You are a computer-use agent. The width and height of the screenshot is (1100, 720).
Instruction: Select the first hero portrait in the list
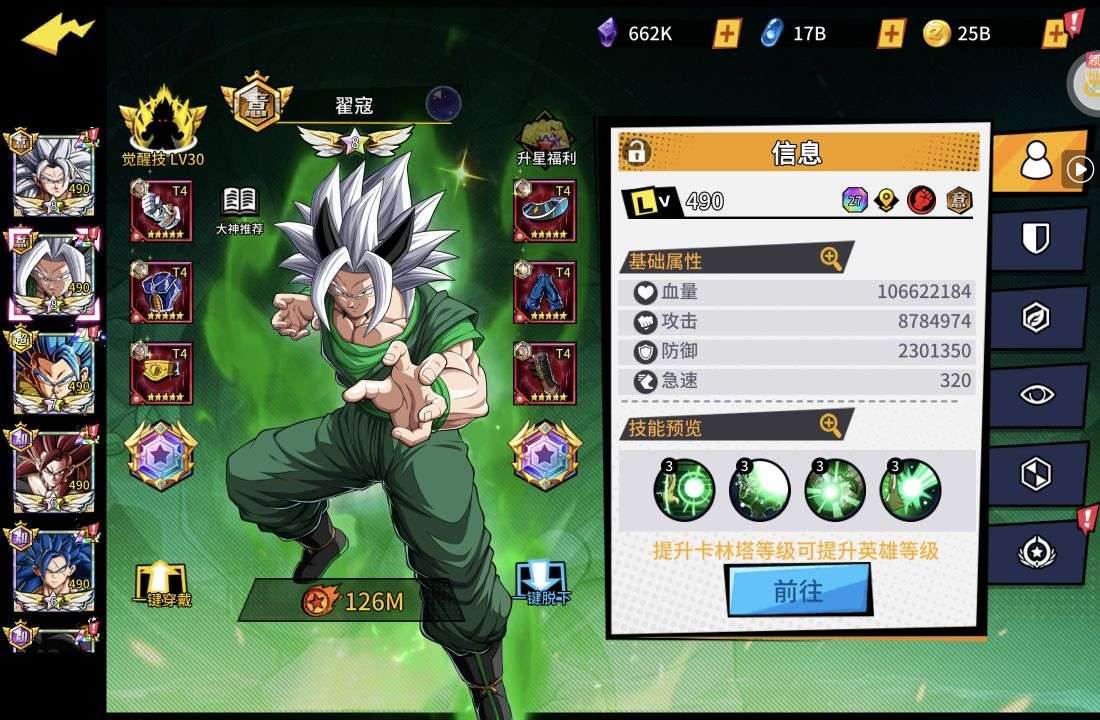53,176
